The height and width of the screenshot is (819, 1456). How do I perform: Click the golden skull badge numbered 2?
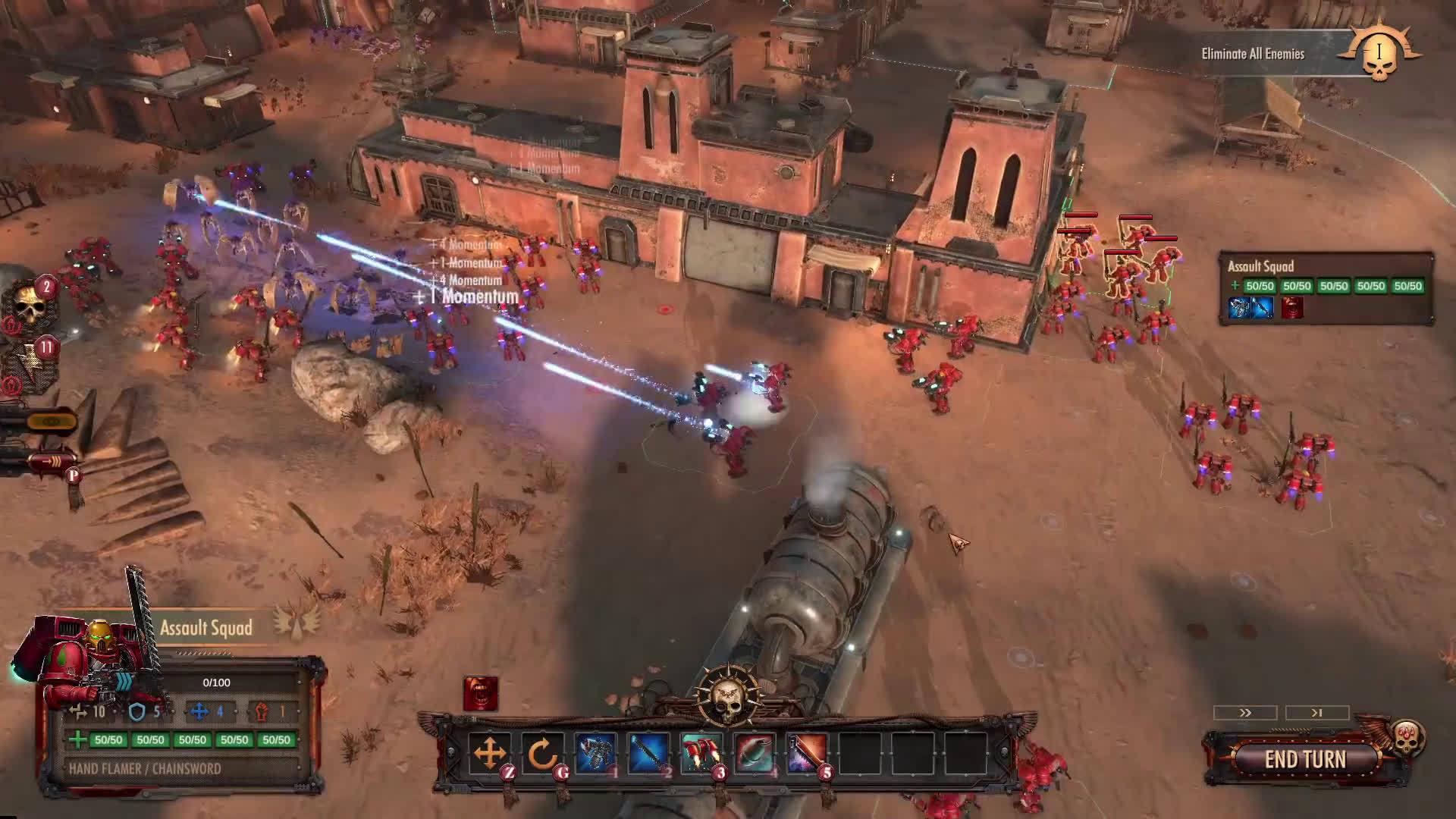coord(32,303)
